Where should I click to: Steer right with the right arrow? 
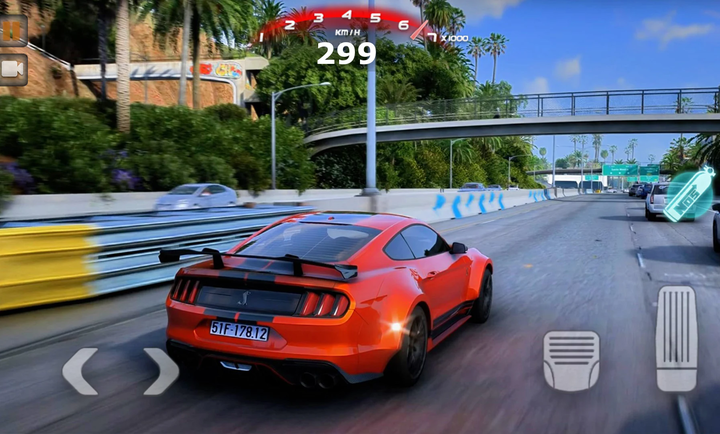[160, 371]
